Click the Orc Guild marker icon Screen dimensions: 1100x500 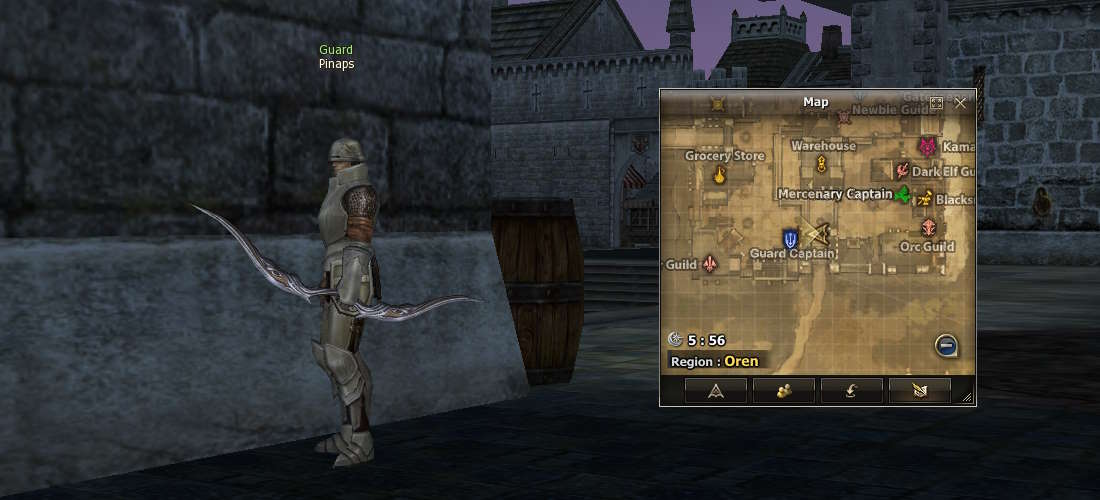[x=929, y=228]
